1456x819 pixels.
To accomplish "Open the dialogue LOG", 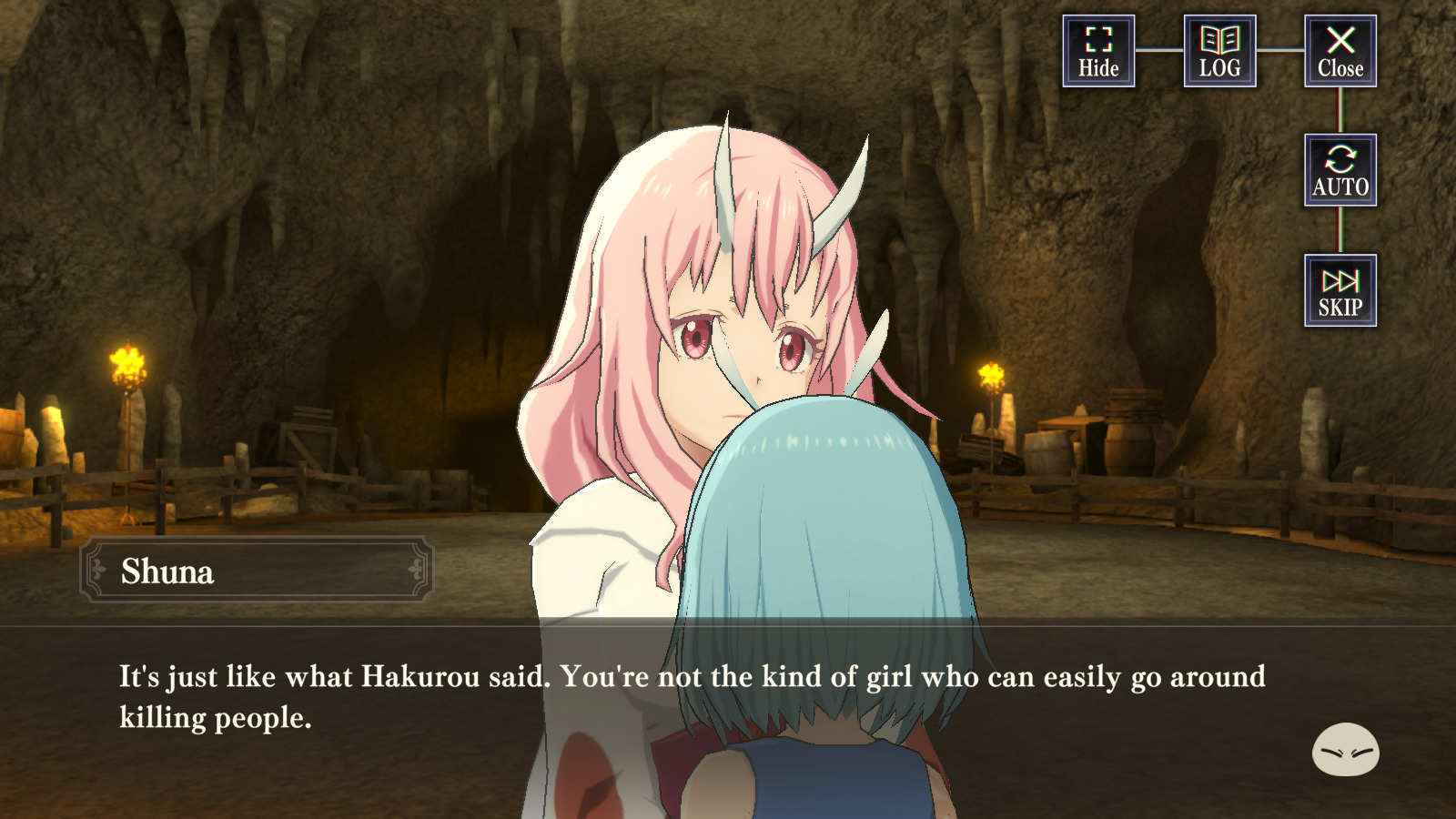I will click(x=1219, y=51).
